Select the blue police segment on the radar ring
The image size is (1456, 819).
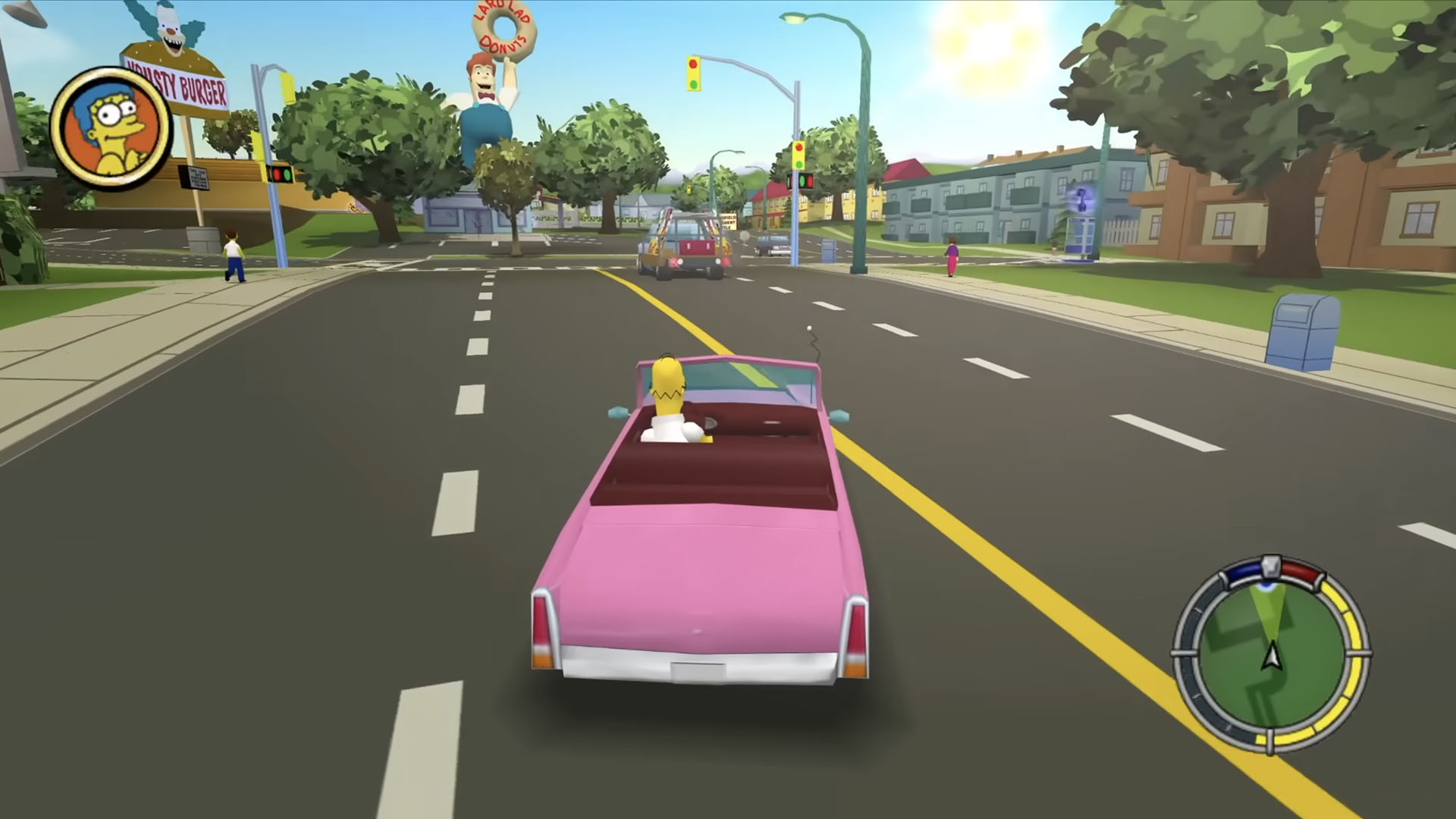click(x=1244, y=570)
